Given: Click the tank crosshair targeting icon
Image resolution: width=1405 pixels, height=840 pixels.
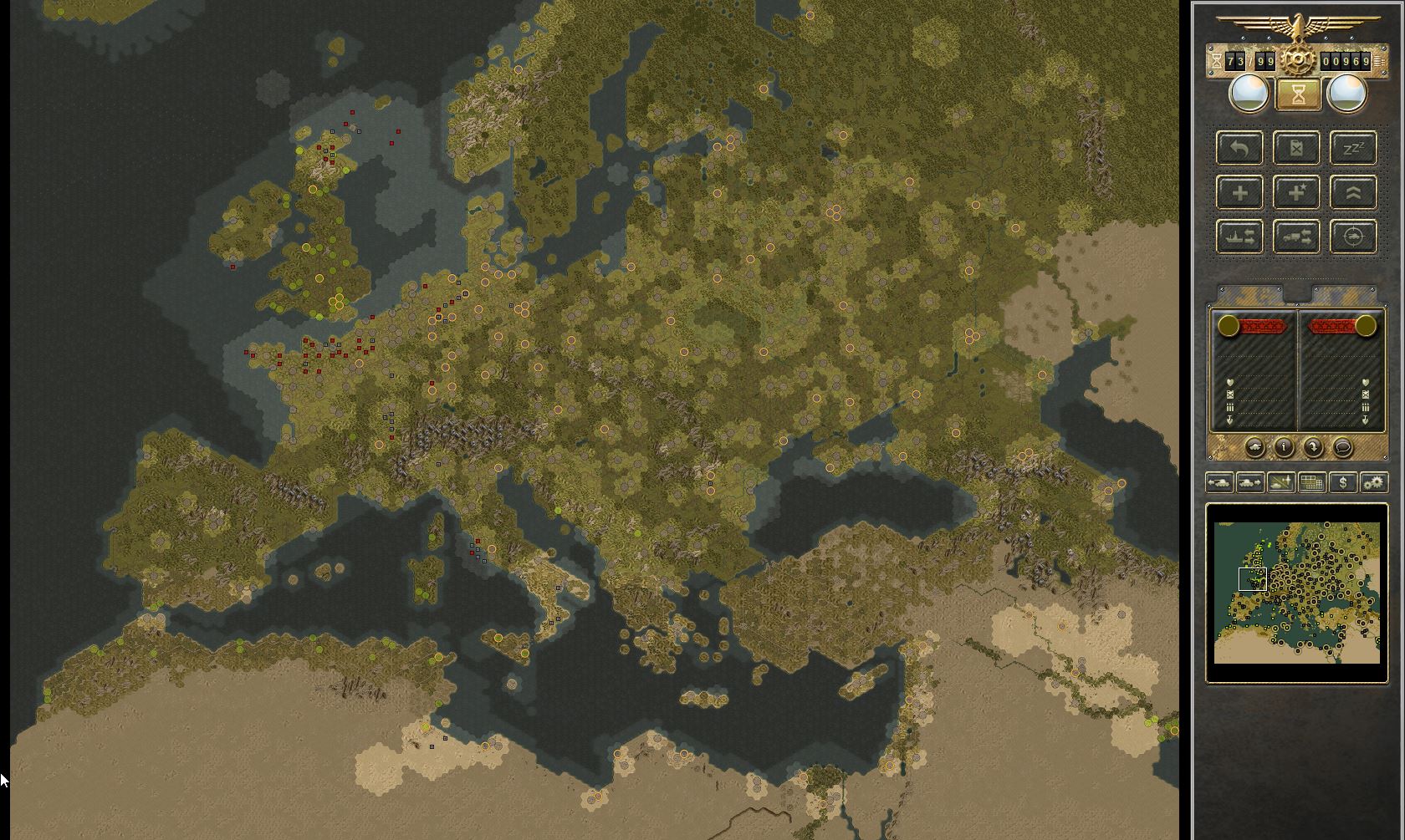Looking at the screenshot, I should click(1352, 237).
